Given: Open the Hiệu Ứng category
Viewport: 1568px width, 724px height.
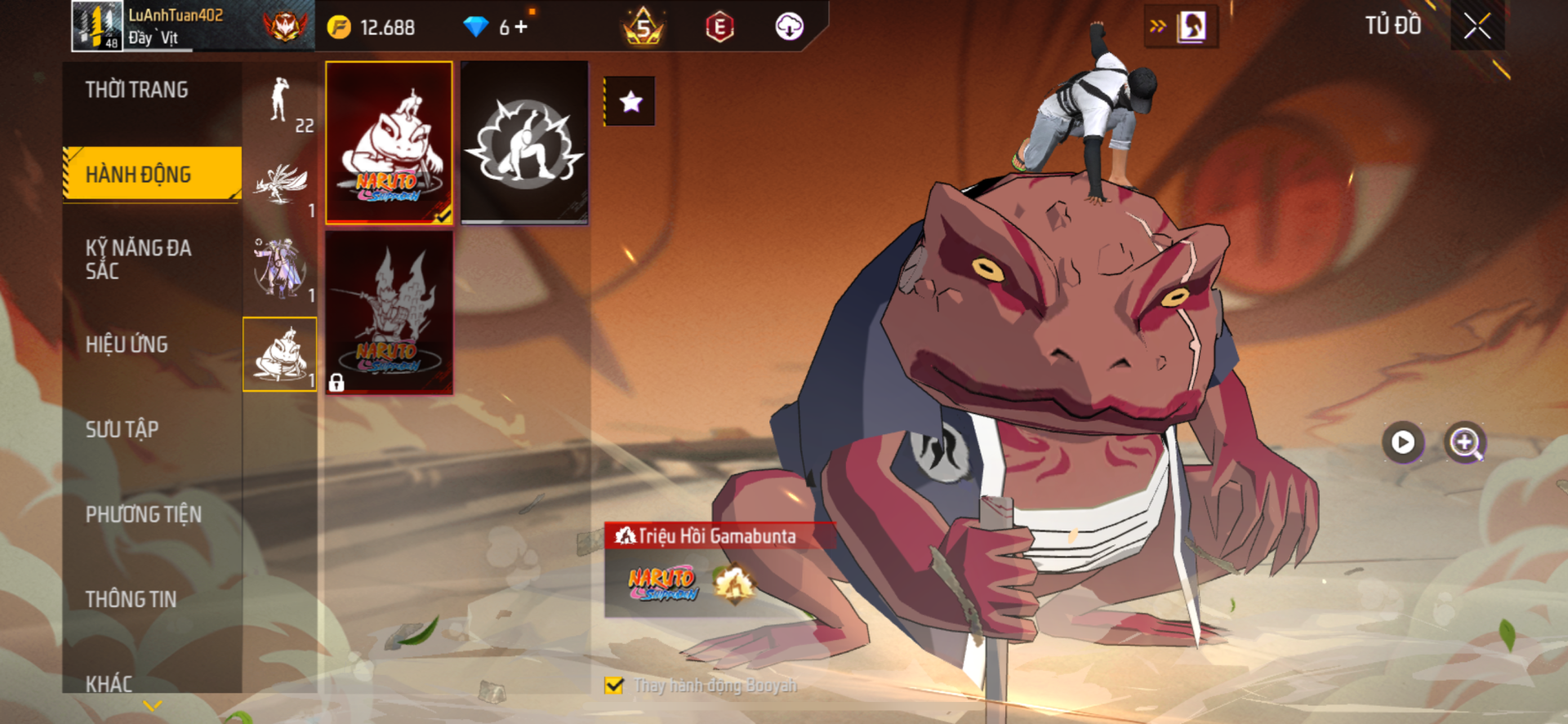Looking at the screenshot, I should [127, 344].
